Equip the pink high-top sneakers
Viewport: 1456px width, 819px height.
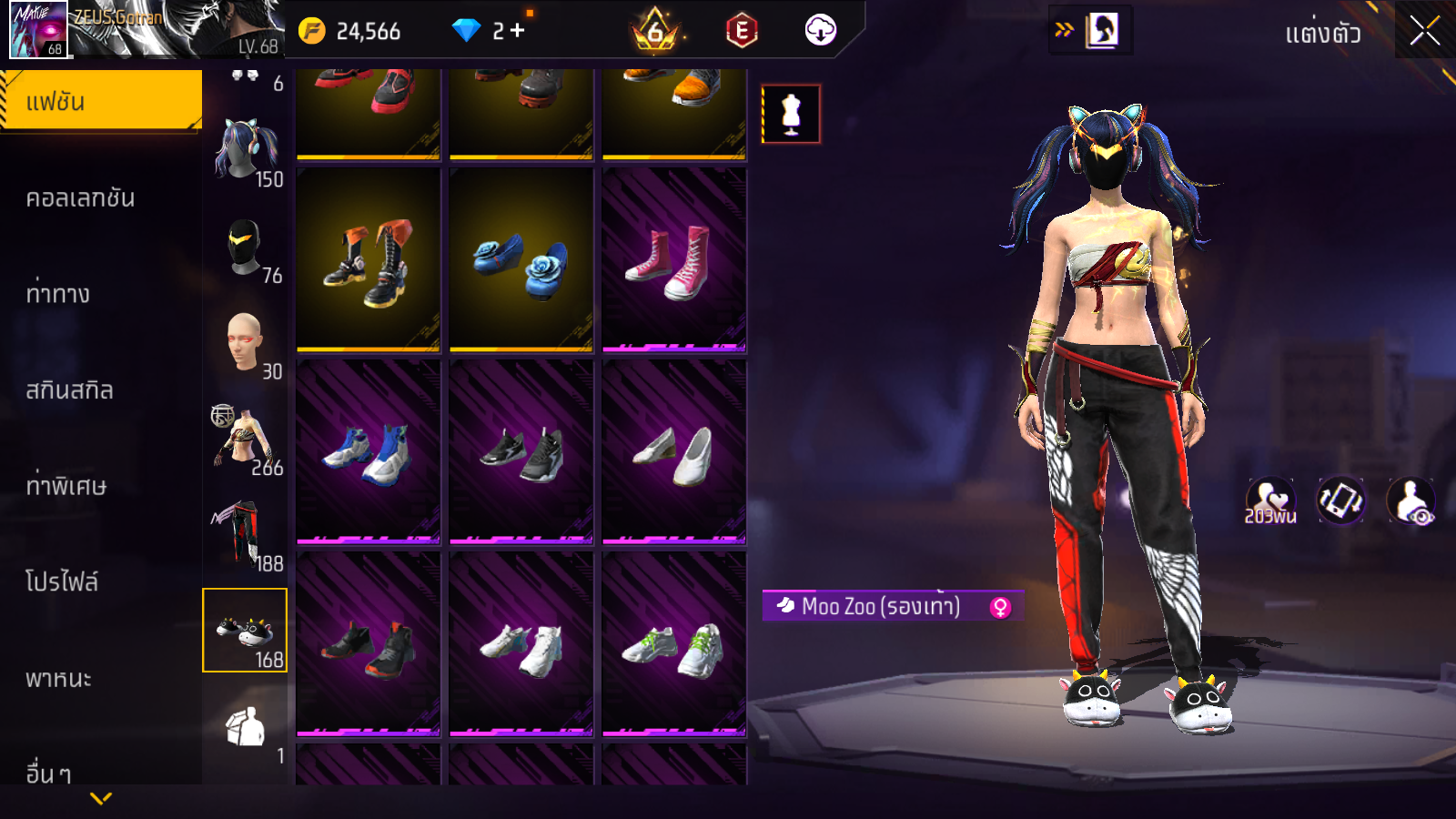[x=674, y=259]
